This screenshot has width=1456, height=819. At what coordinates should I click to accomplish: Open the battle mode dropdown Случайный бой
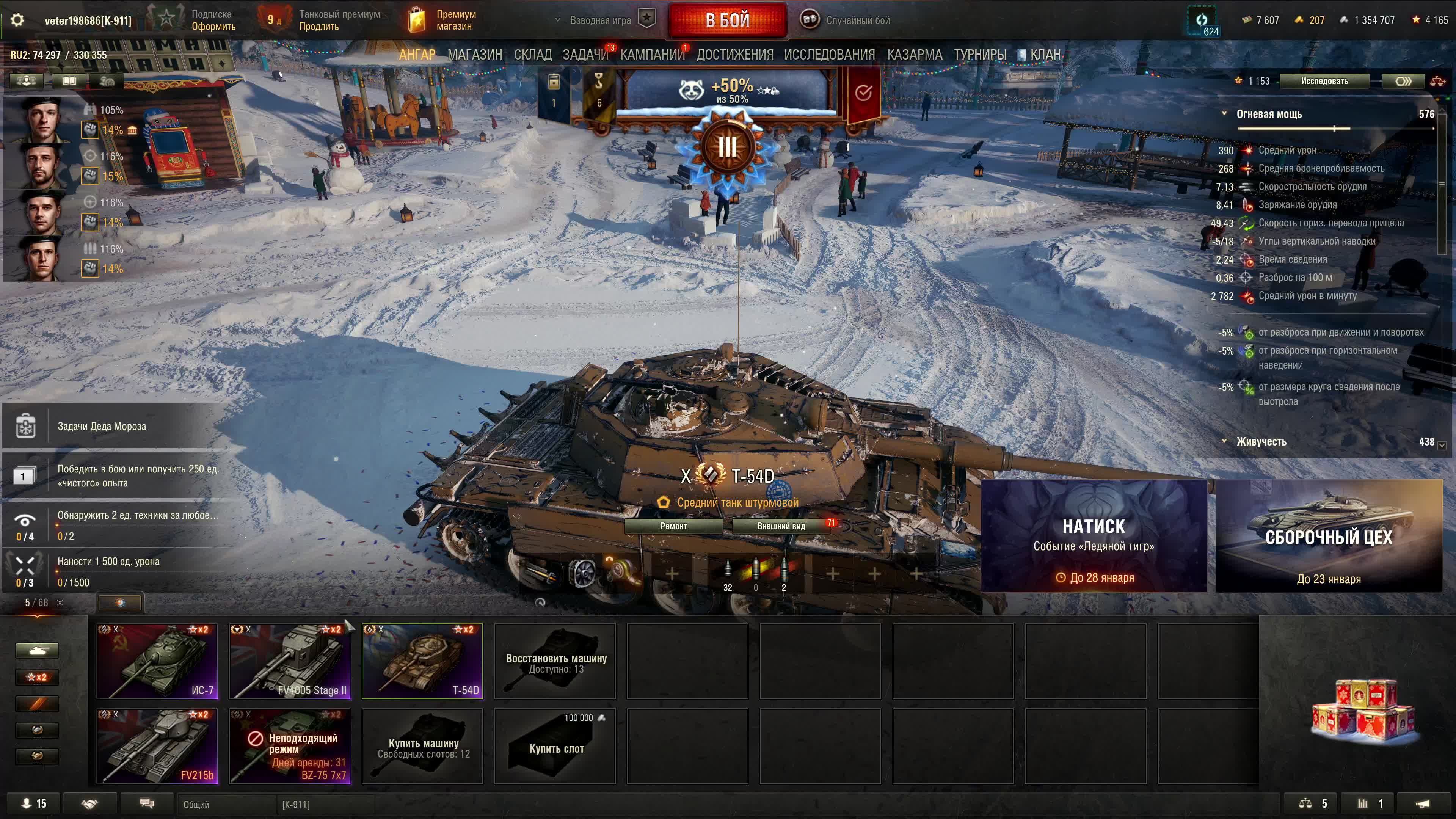846,20
